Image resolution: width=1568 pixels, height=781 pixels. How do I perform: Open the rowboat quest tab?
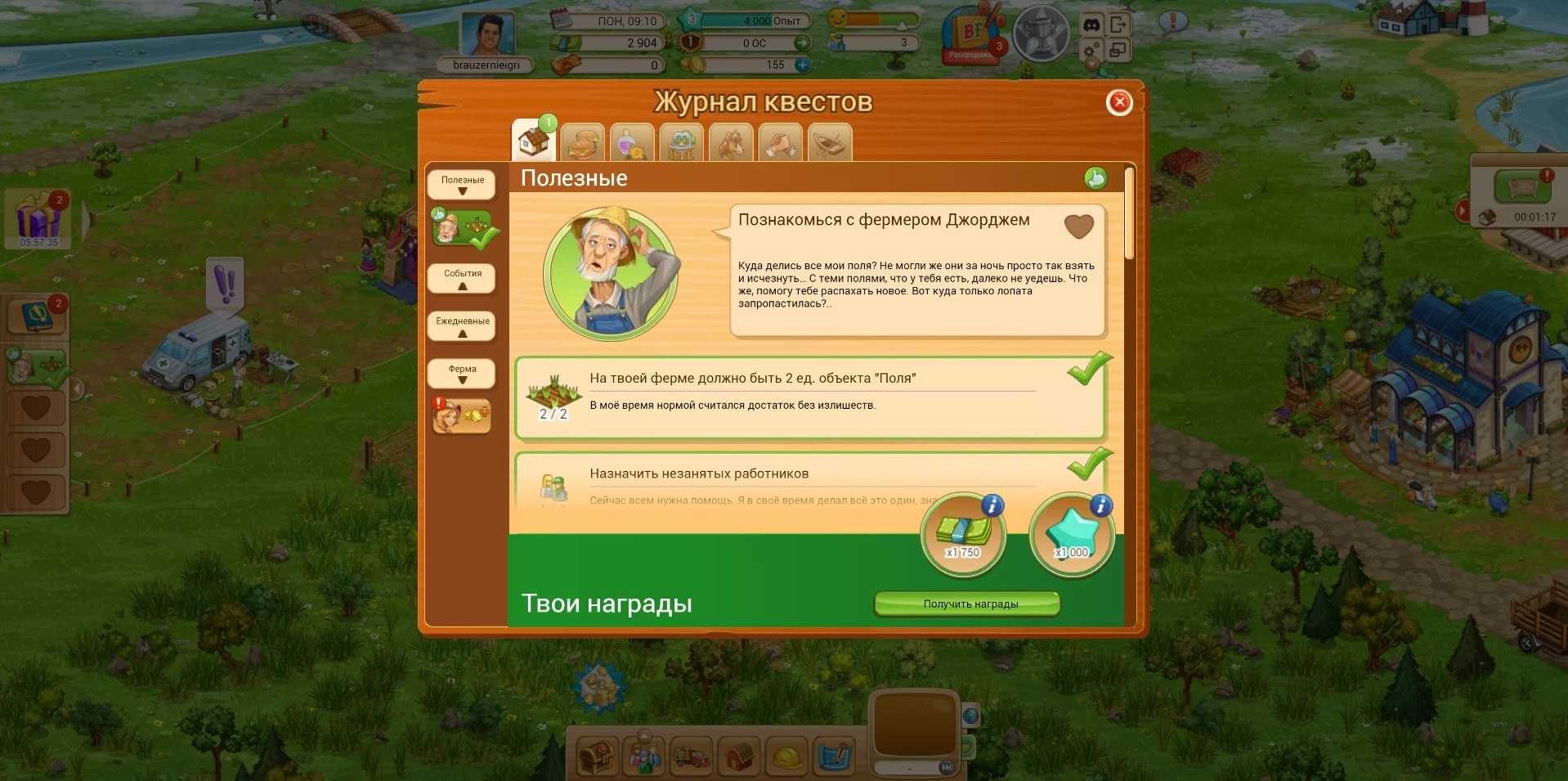pos(830,144)
